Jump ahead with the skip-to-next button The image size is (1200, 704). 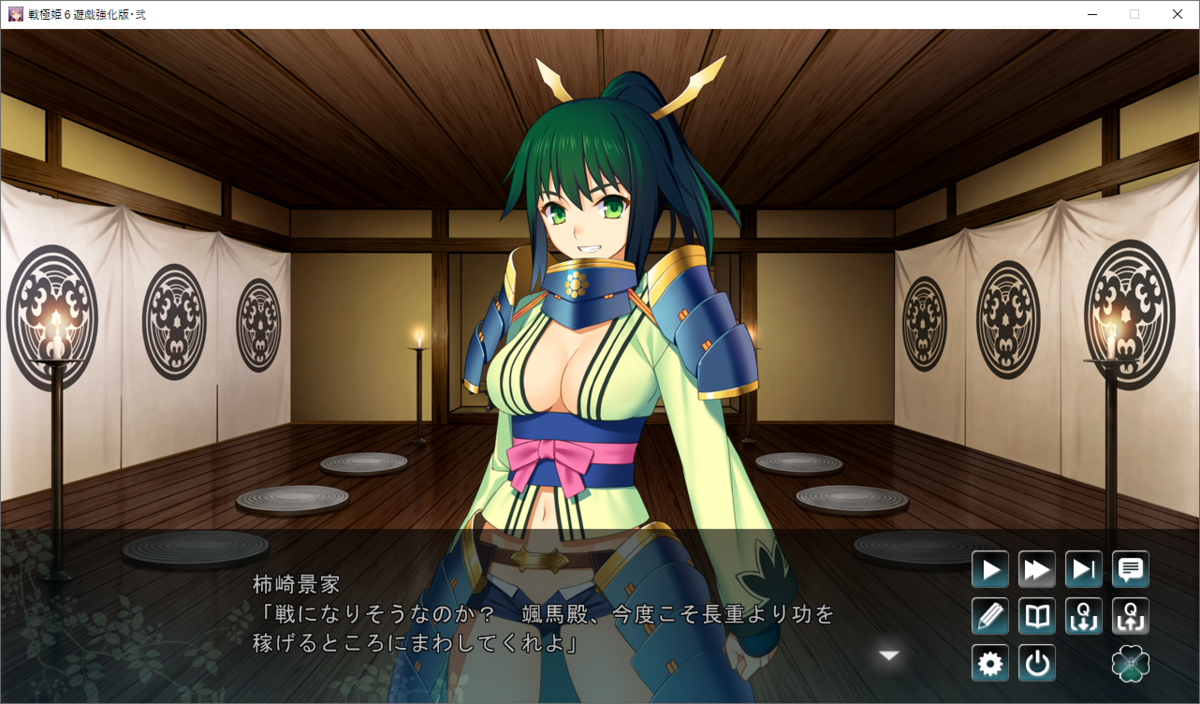(1084, 570)
